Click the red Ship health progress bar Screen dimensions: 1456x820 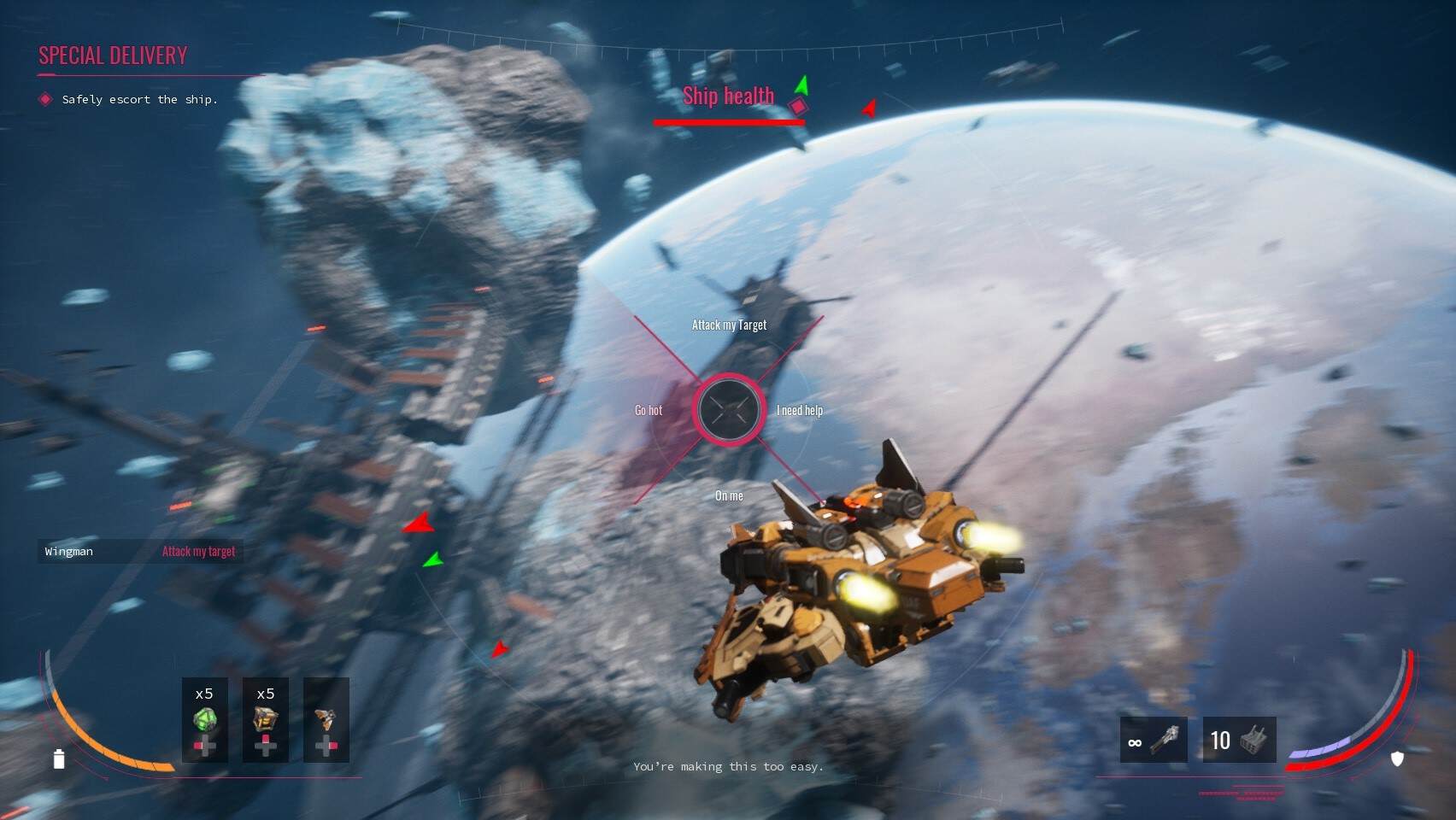click(x=729, y=123)
